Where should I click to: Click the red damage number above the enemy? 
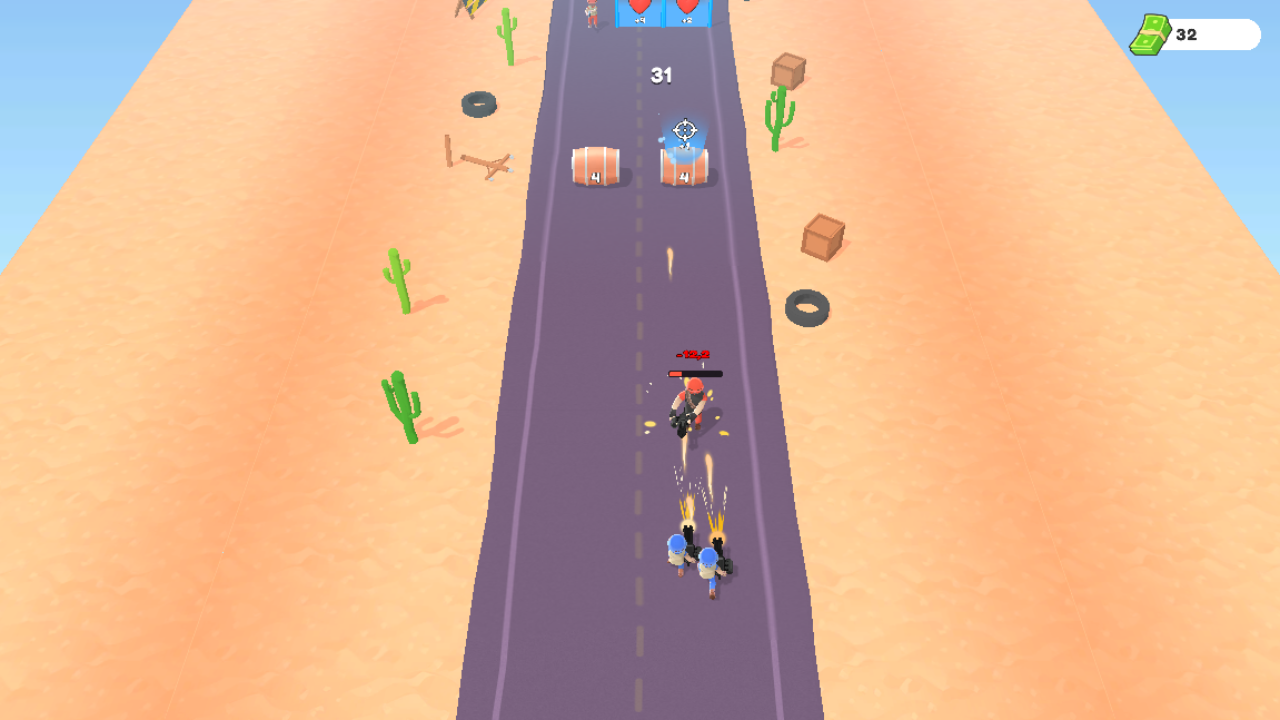[x=693, y=355]
